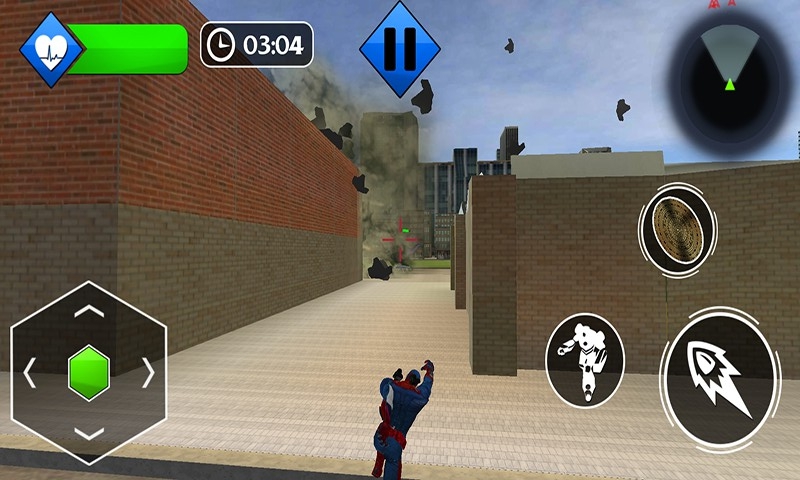The image size is (800, 480).
Task: Click the green hexagon joystick center
Action: (89, 373)
